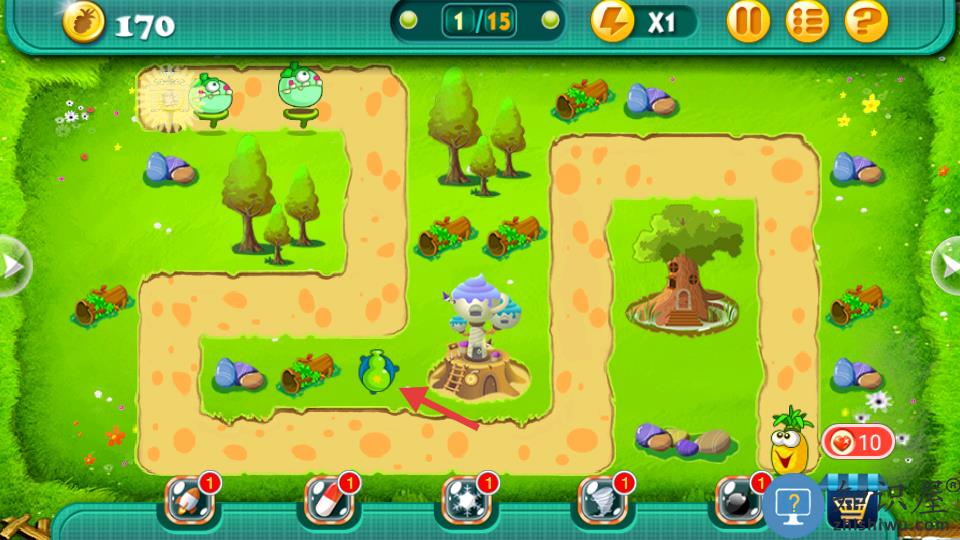Click the blue monitor help overlay icon
This screenshot has height=540, width=960.
(793, 505)
